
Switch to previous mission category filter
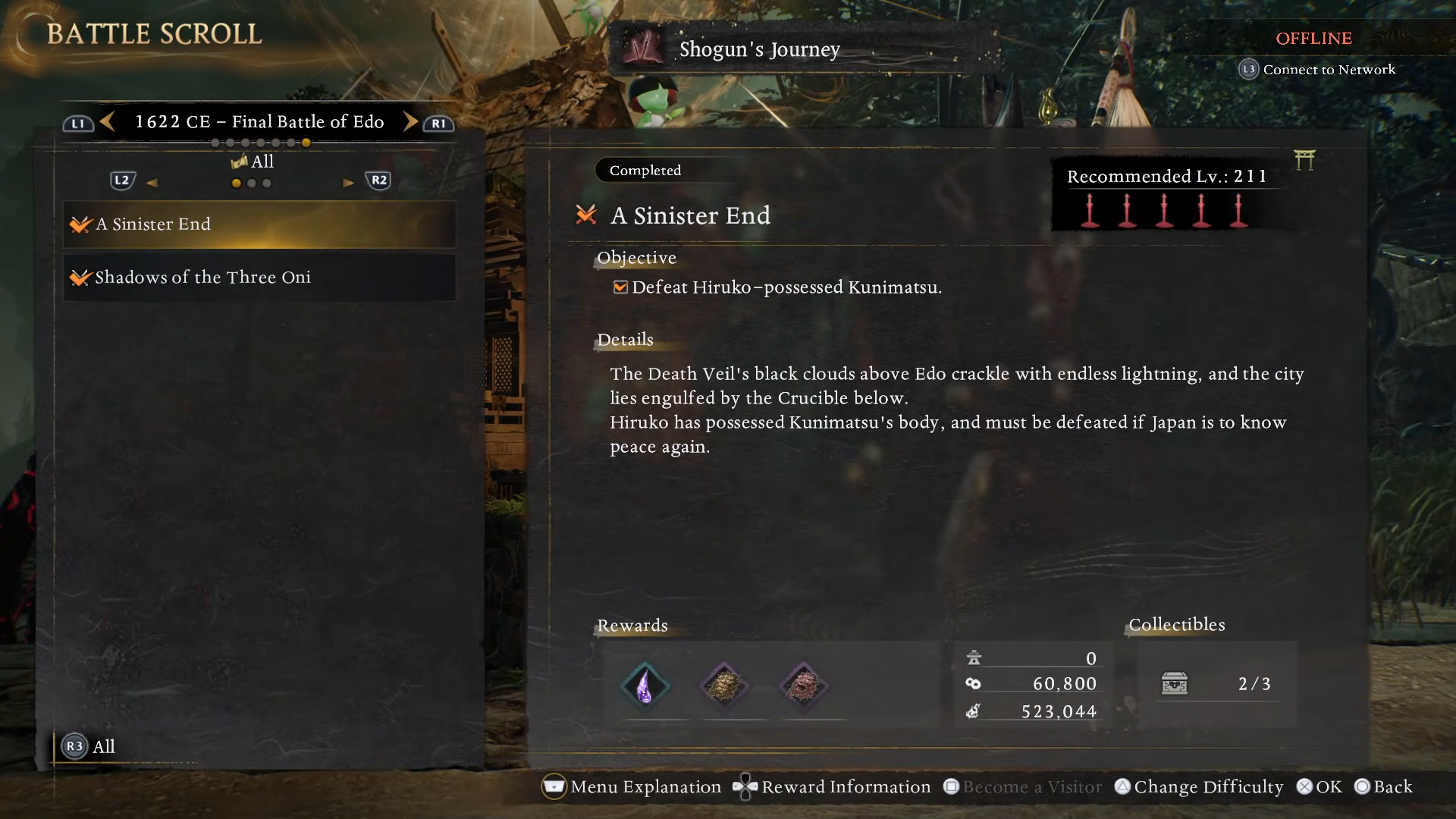point(152,182)
